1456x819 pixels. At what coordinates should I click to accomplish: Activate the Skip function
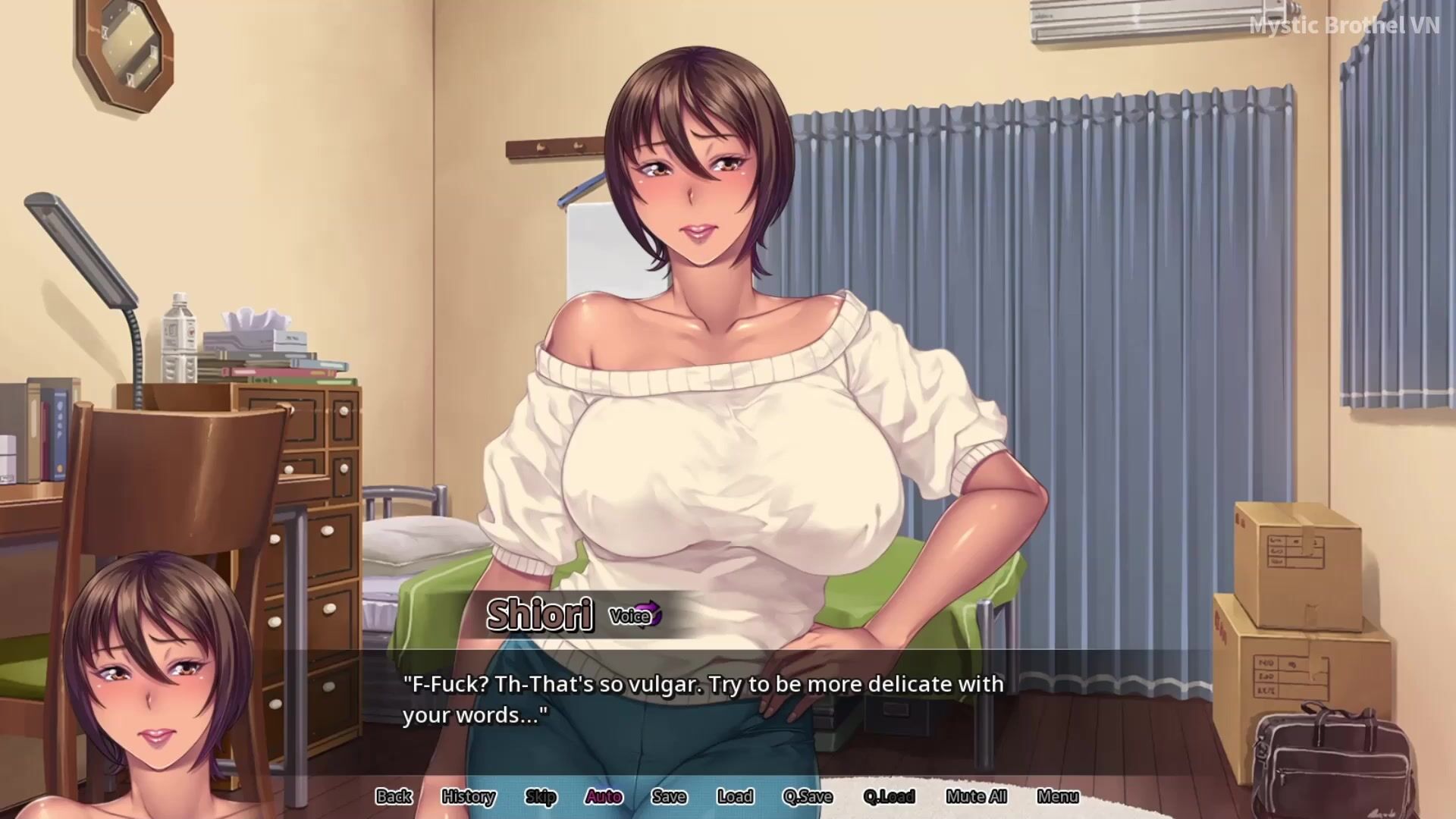point(541,796)
